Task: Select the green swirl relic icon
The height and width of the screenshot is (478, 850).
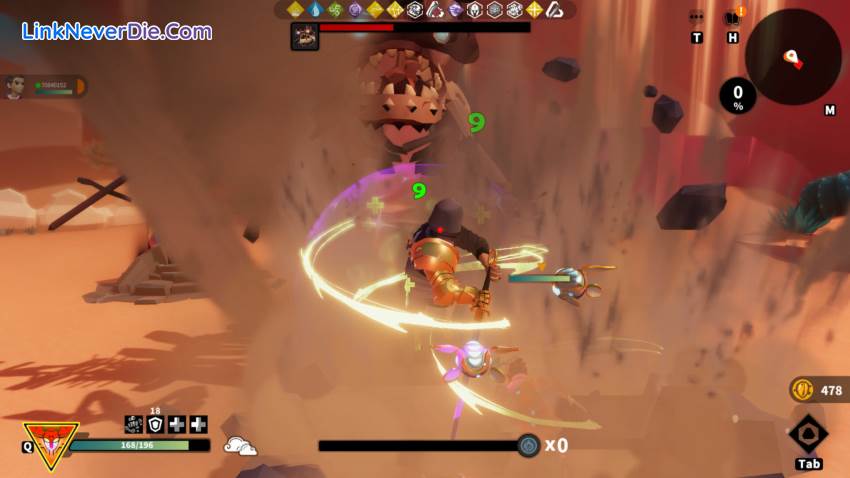Action: [335, 10]
